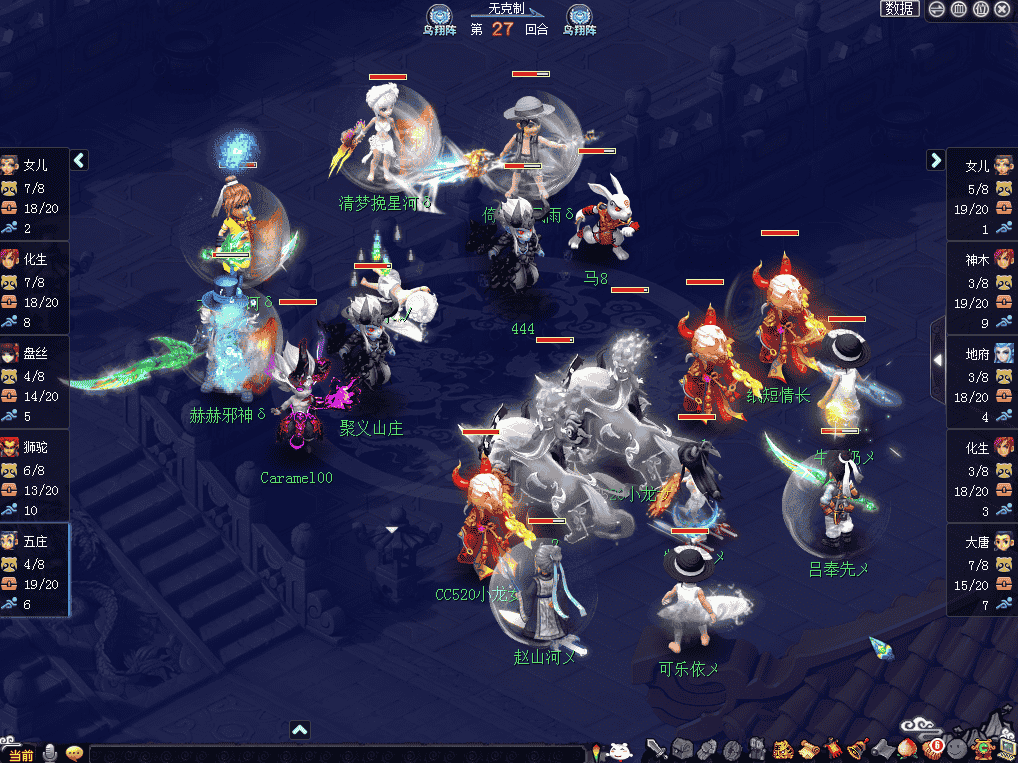Close the battle view with the X button
Viewport: 1018px width, 763px height.
click(1002, 9)
